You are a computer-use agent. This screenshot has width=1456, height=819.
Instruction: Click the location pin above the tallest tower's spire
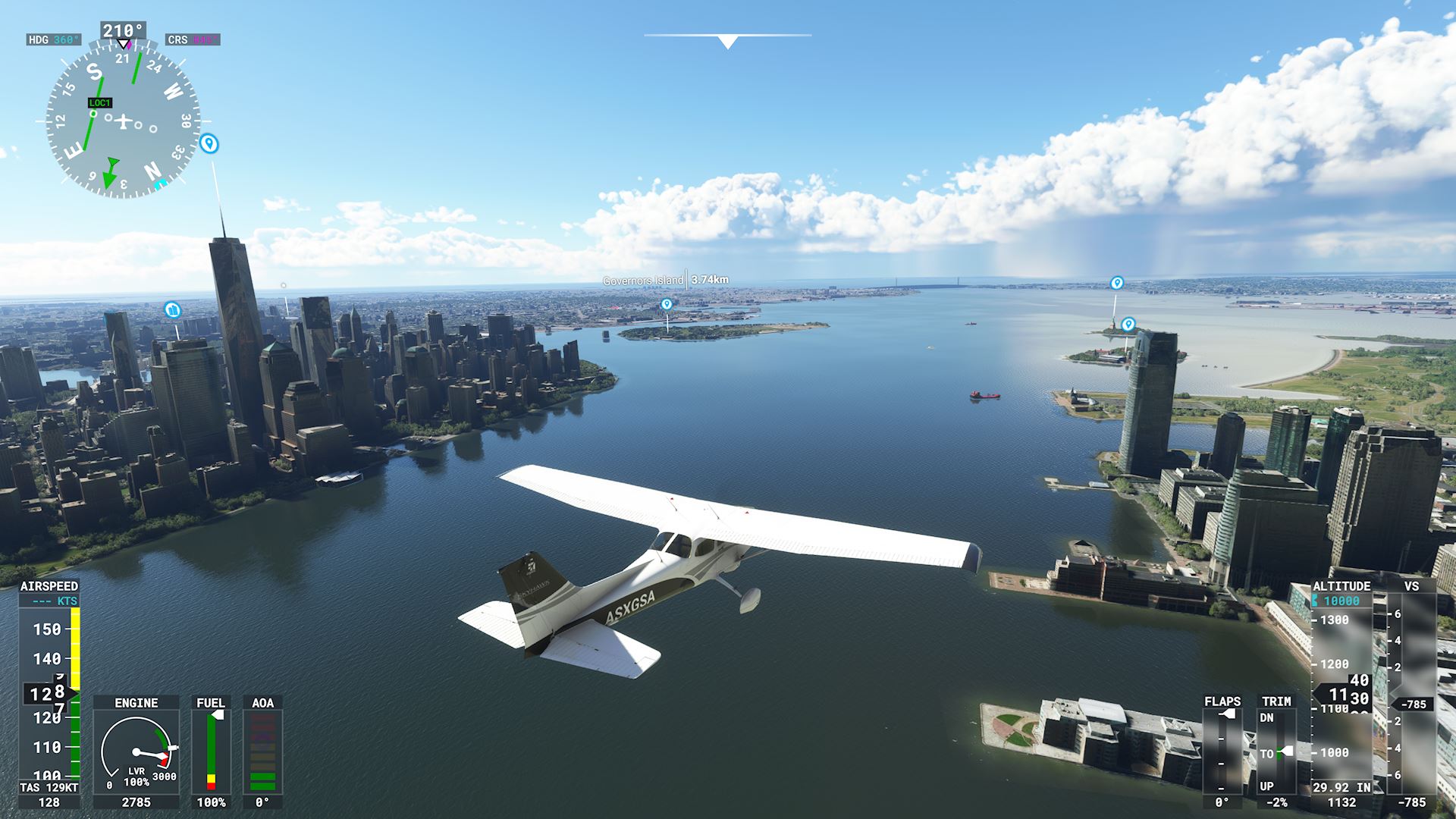209,143
